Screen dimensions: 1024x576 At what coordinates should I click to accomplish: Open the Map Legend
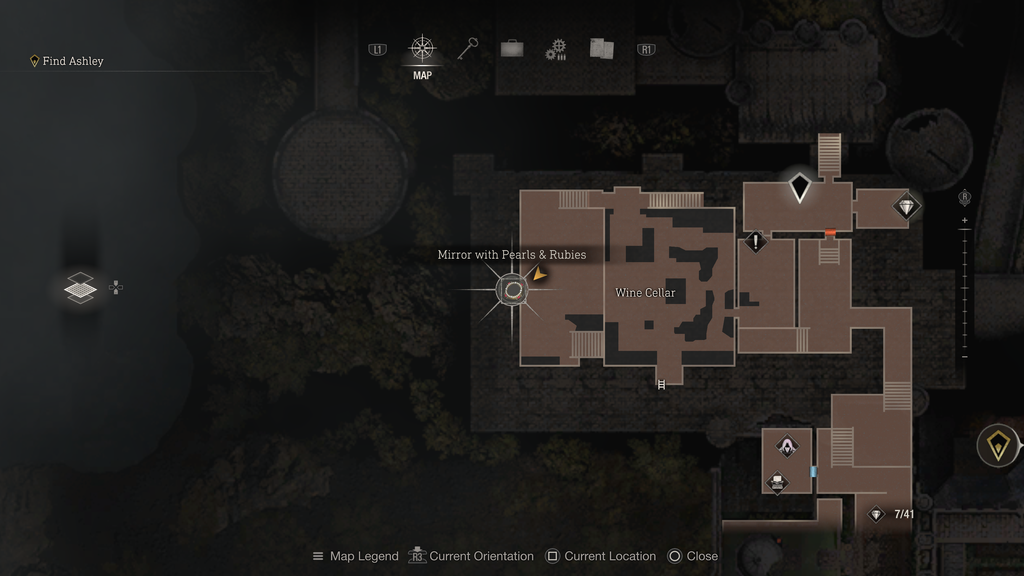point(355,556)
